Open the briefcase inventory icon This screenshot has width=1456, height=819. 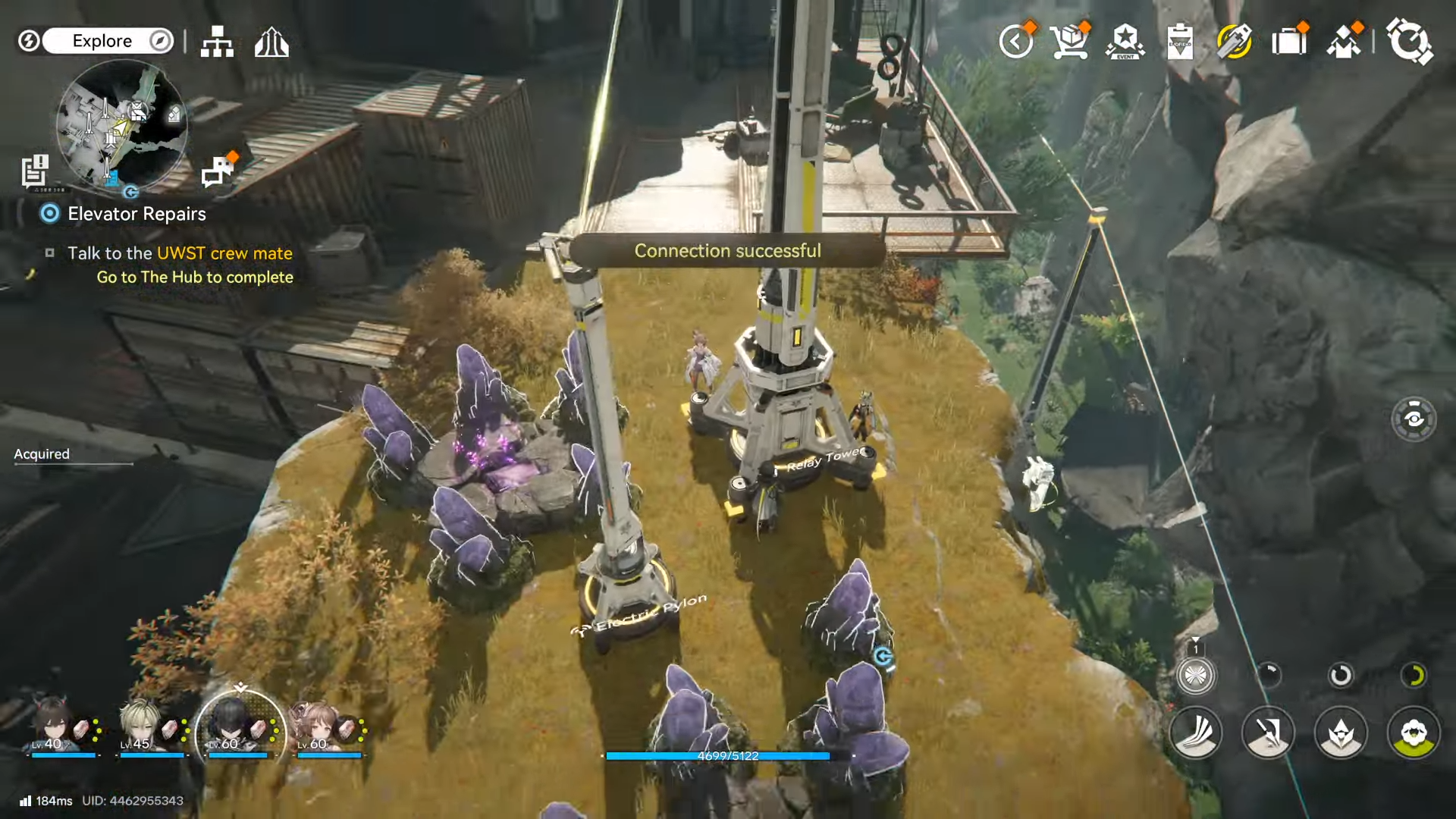click(1289, 44)
